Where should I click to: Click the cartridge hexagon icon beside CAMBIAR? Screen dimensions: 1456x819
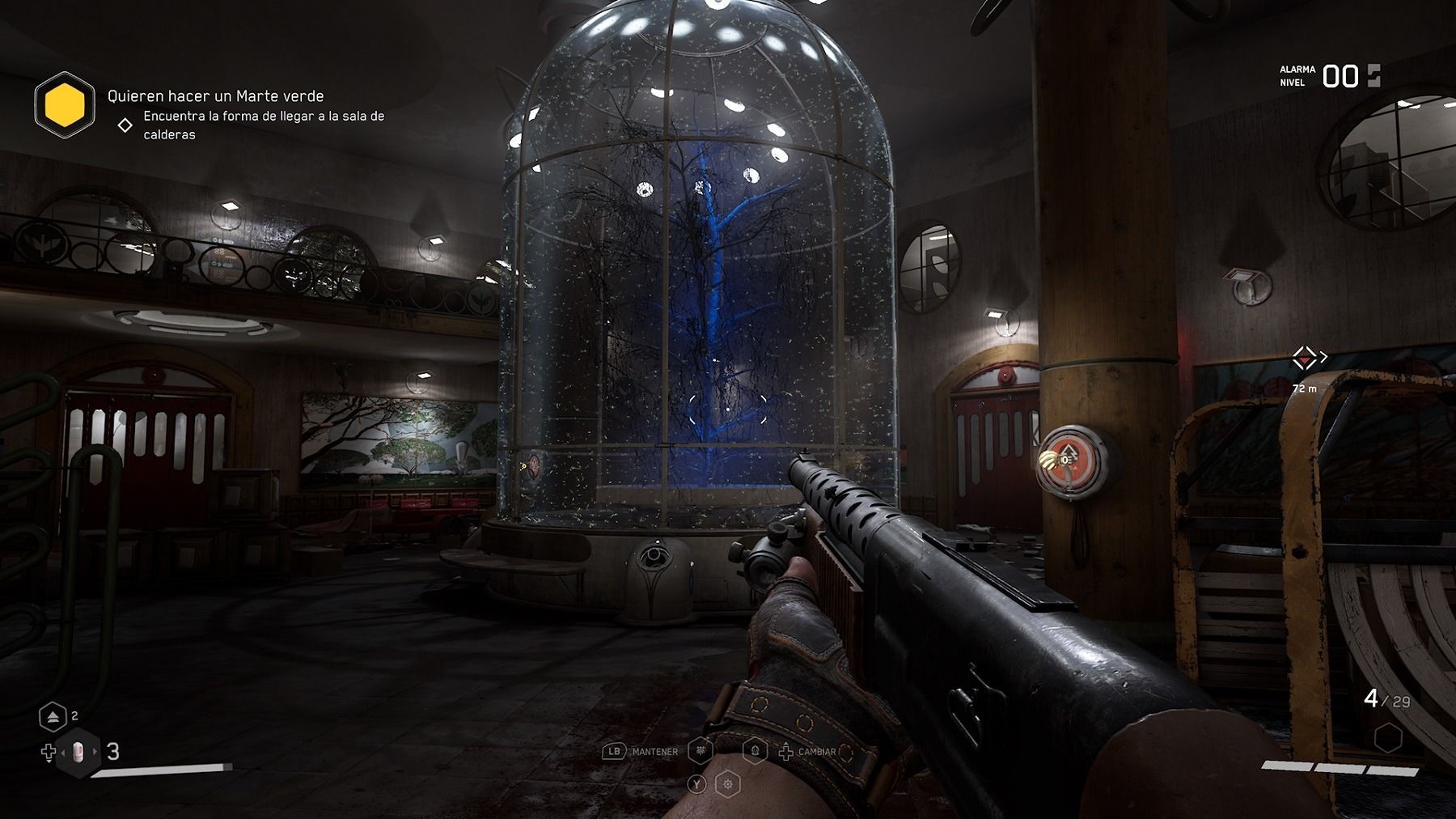pyautogui.click(x=755, y=751)
